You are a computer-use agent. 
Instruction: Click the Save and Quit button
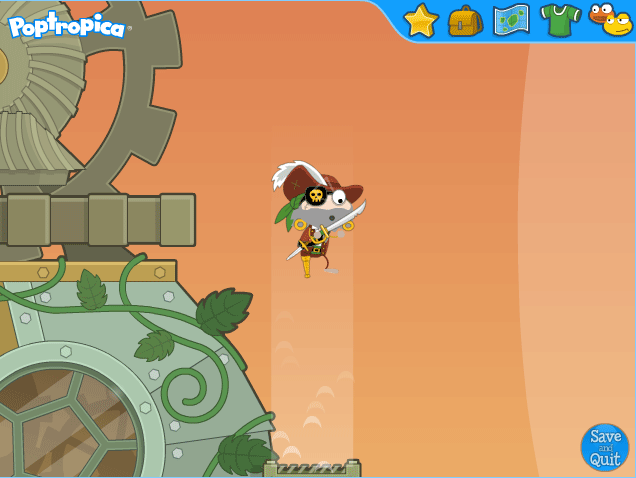pos(605,447)
